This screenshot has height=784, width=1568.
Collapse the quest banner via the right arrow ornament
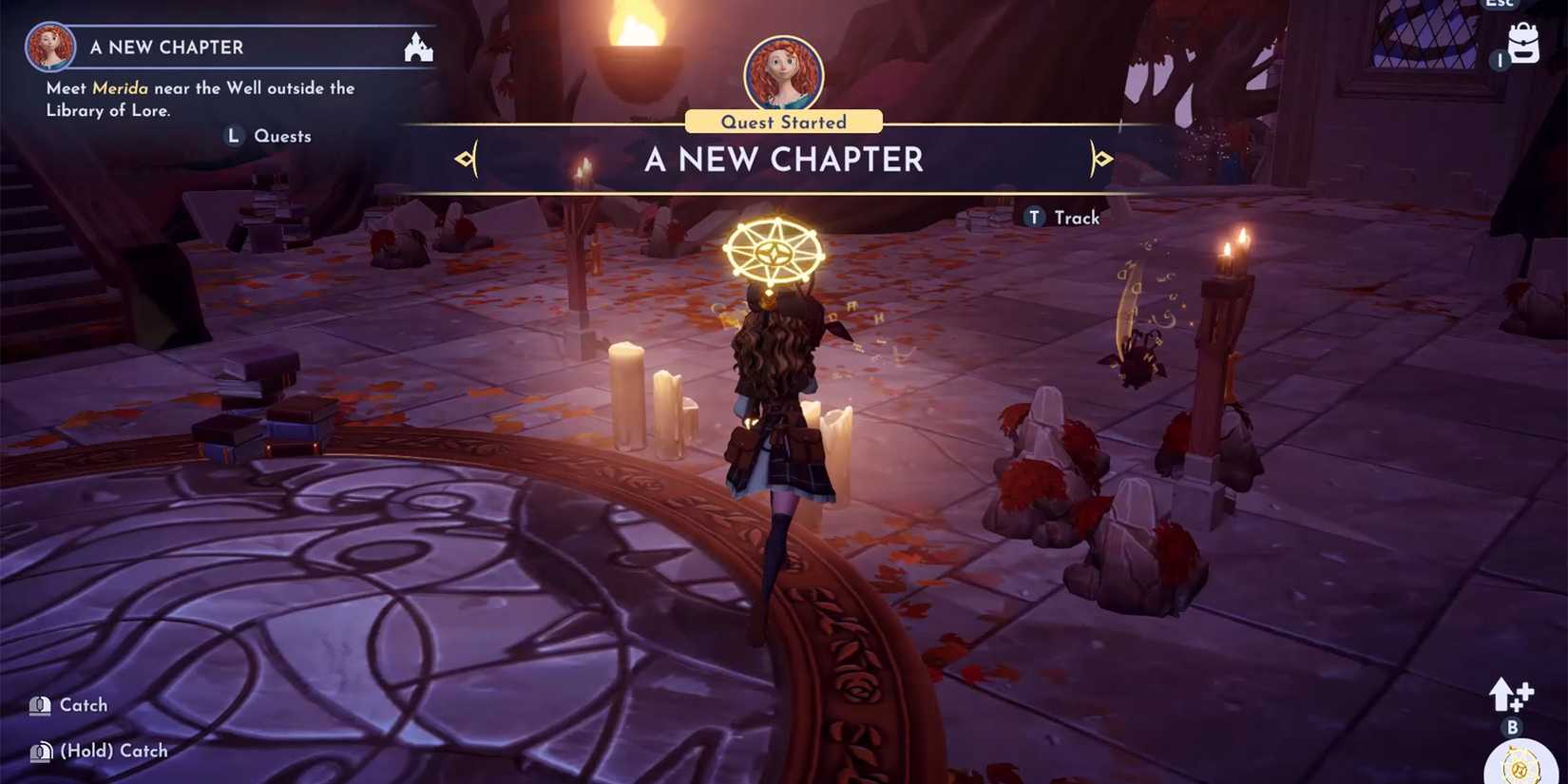point(1101,159)
